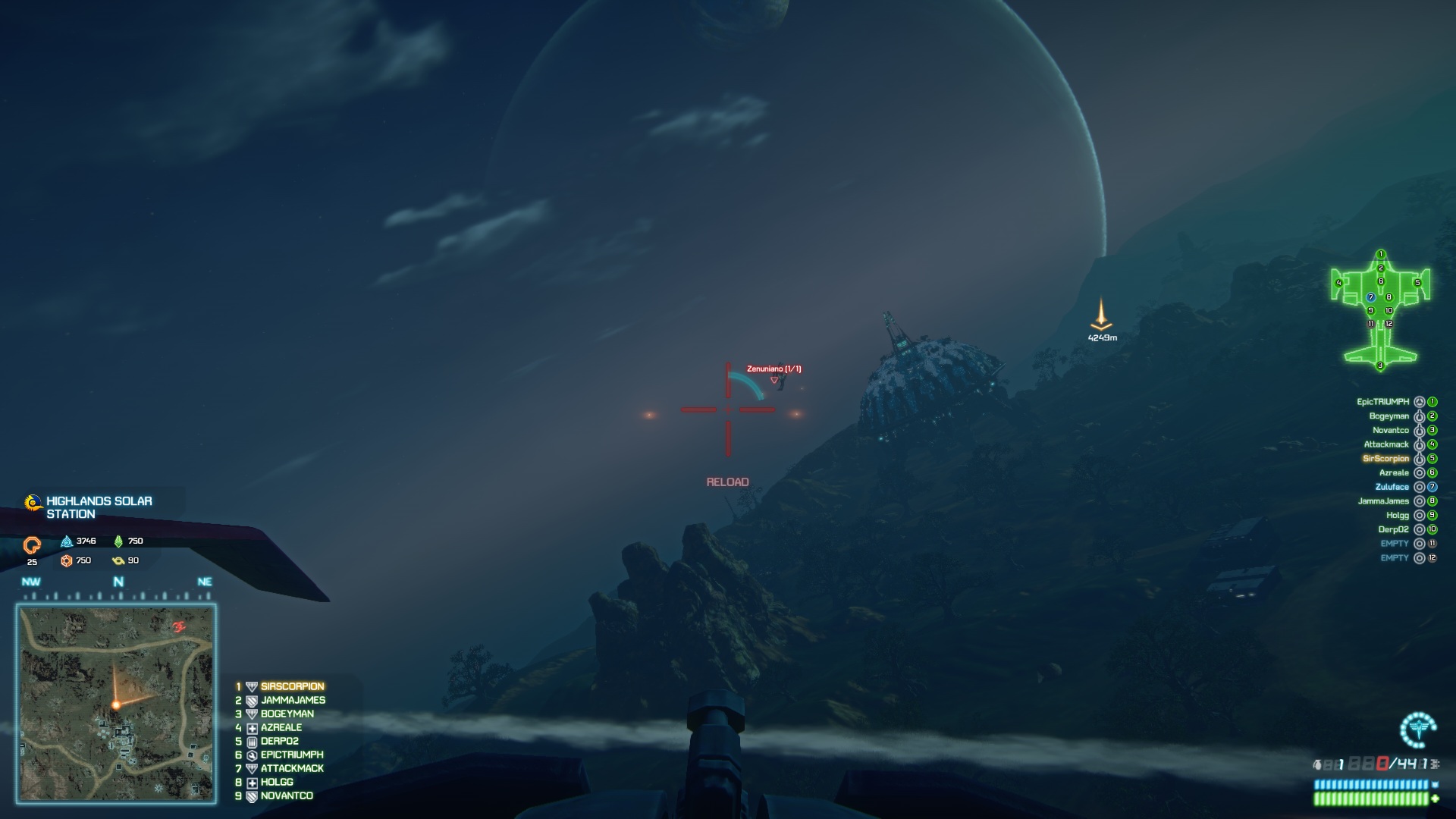Select Zuluface in the vehicle seat list

(x=1392, y=487)
